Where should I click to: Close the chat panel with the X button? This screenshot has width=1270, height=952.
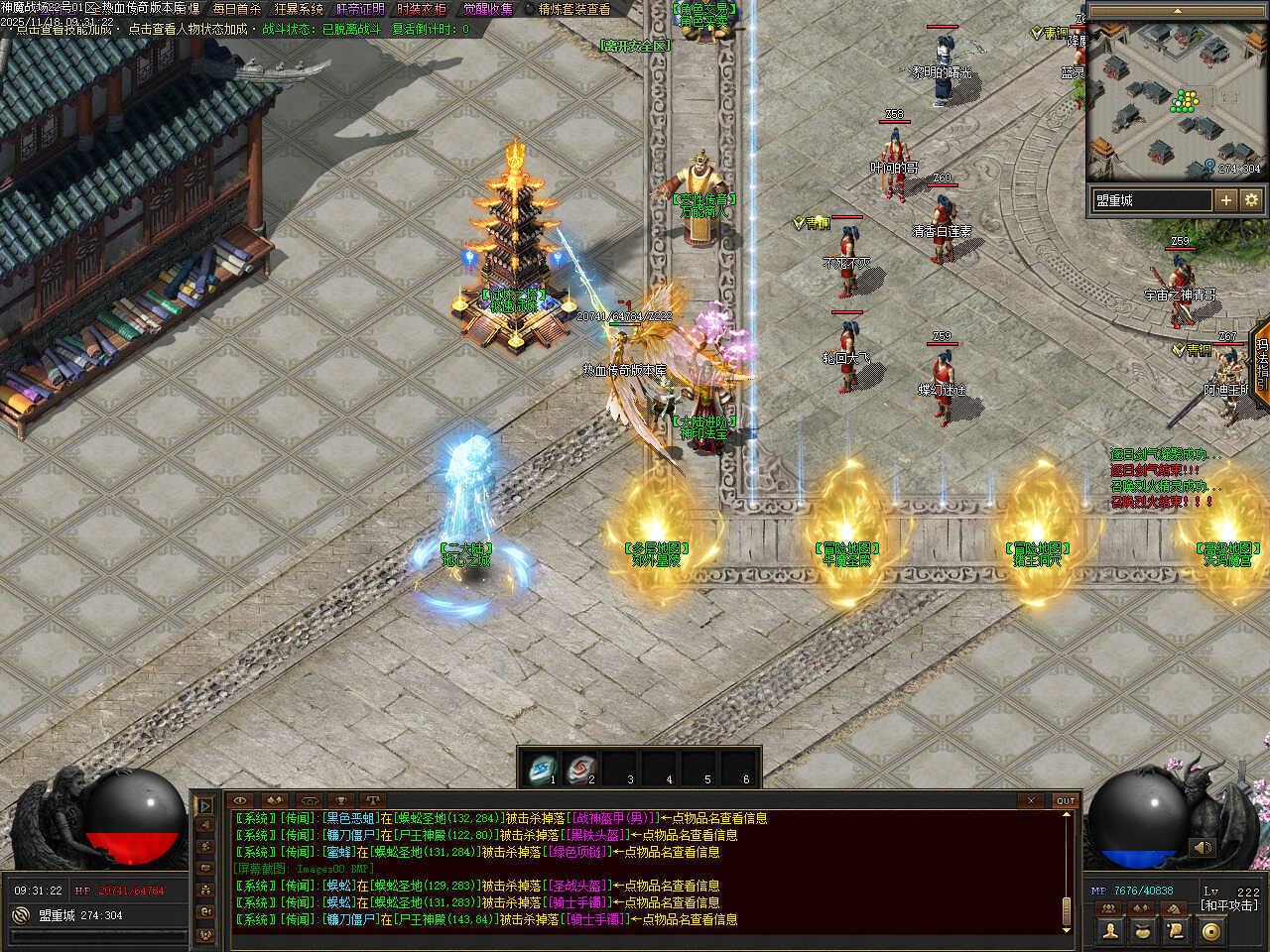pos(1031,800)
